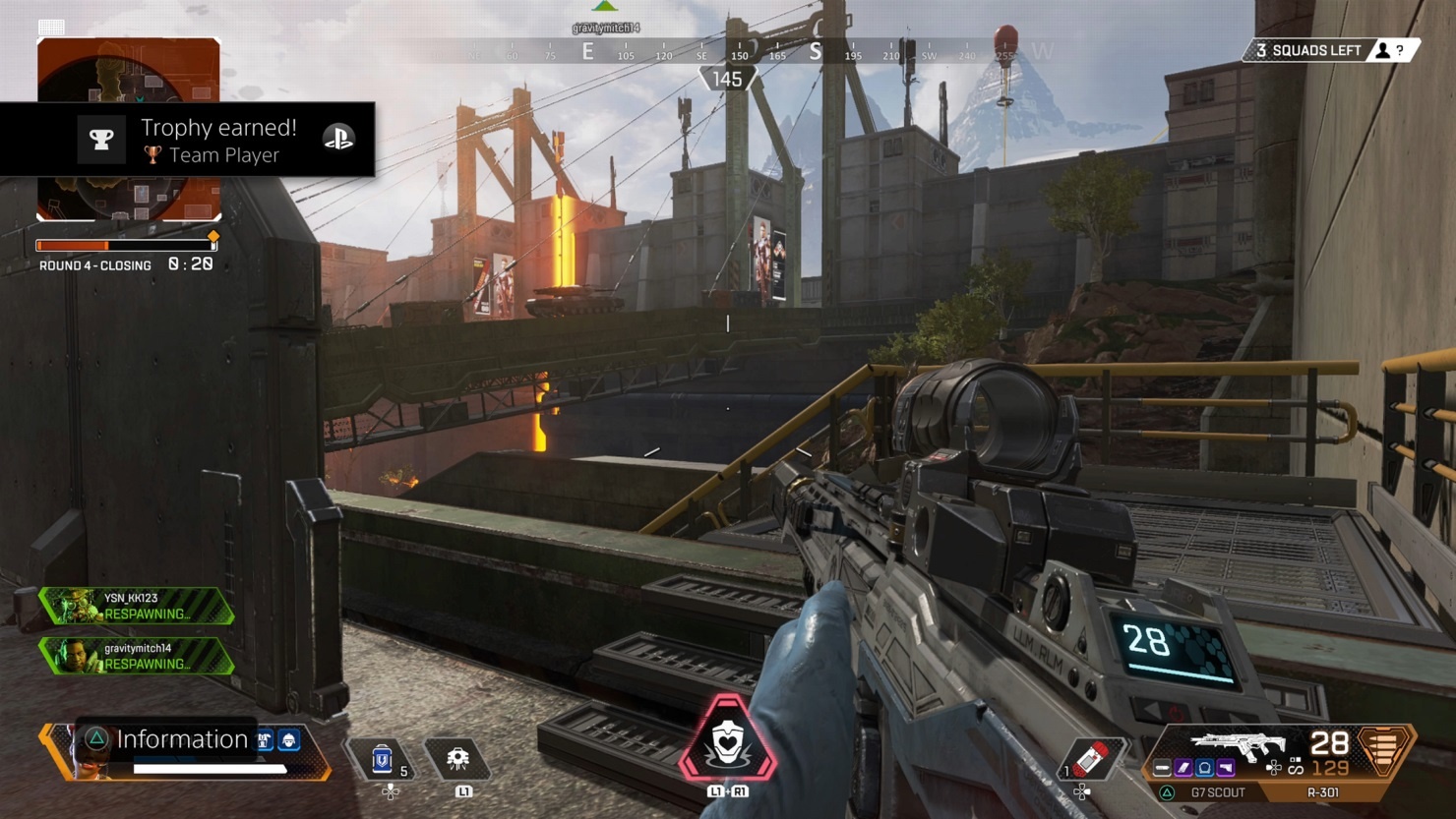Switch to the G7 Scout weapon tab

[x=1217, y=792]
